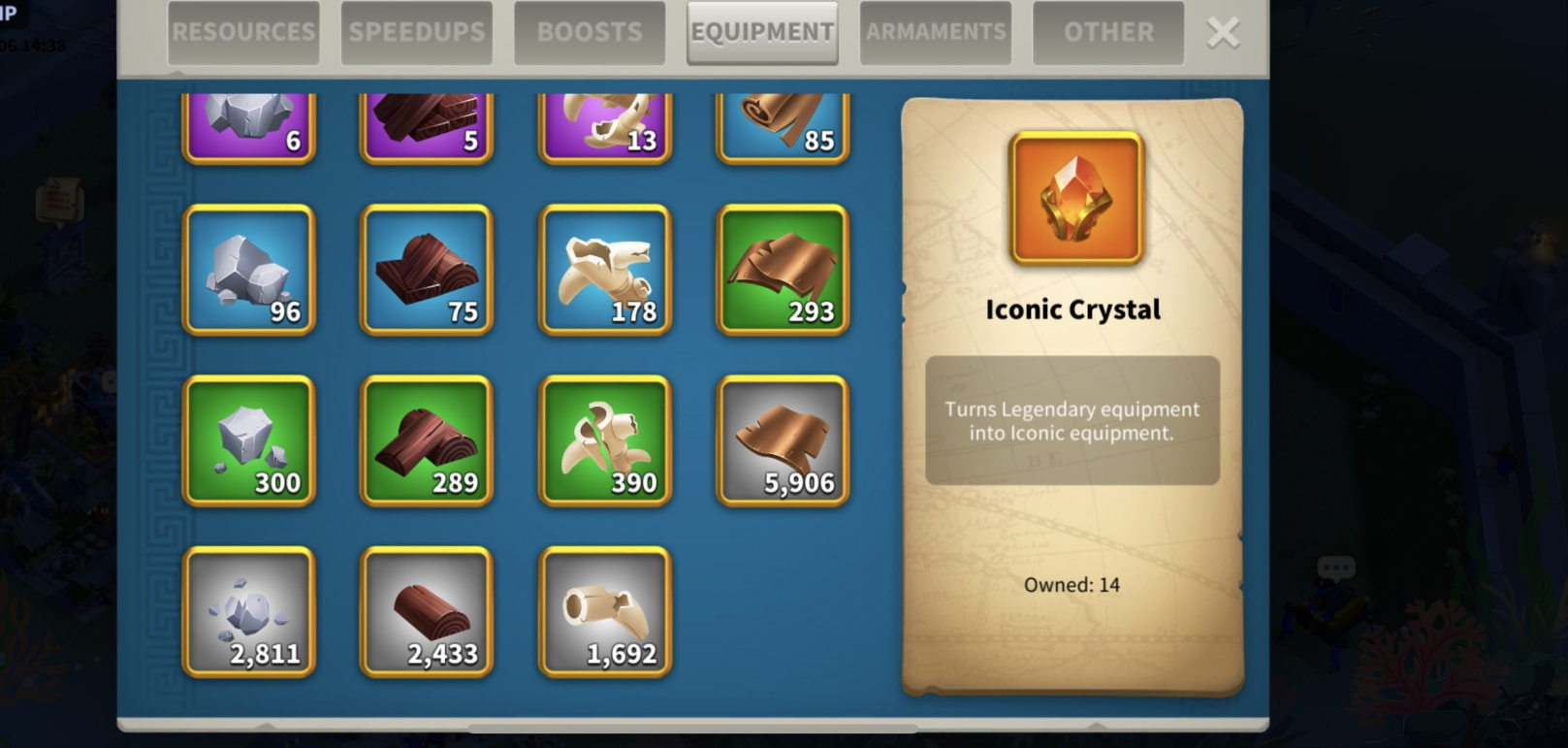Select the gray stone slot with 2,811

249,612
